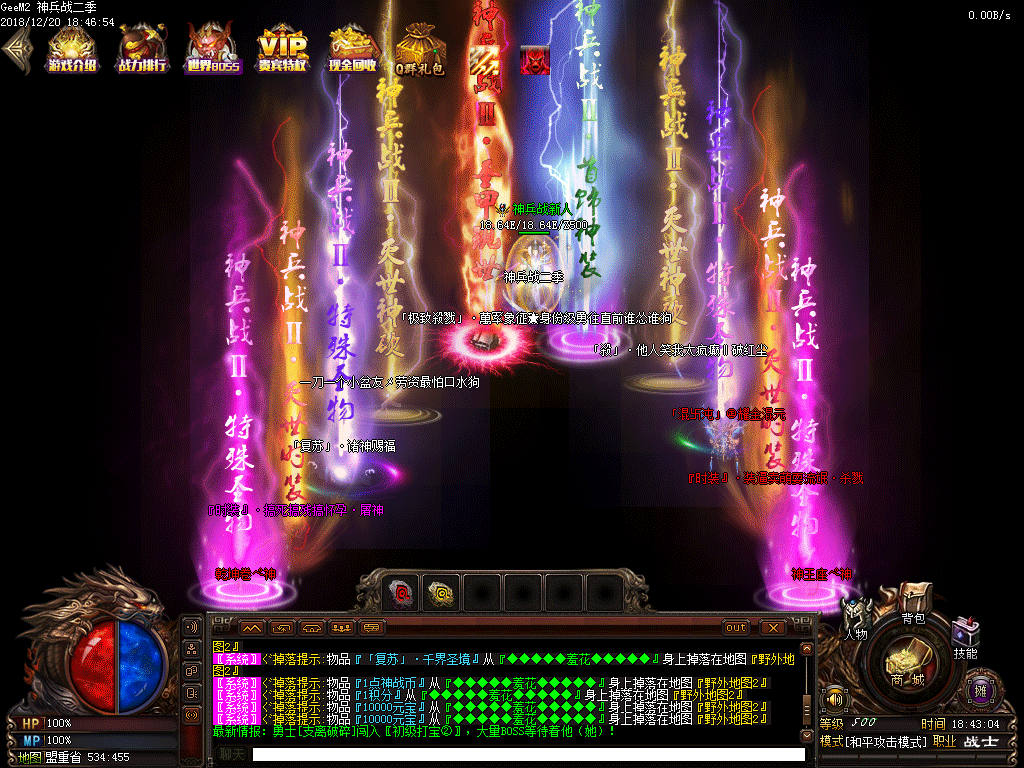The height and width of the screenshot is (768, 1024).
Task: Open the 摊 stall button
Action: coord(980,691)
